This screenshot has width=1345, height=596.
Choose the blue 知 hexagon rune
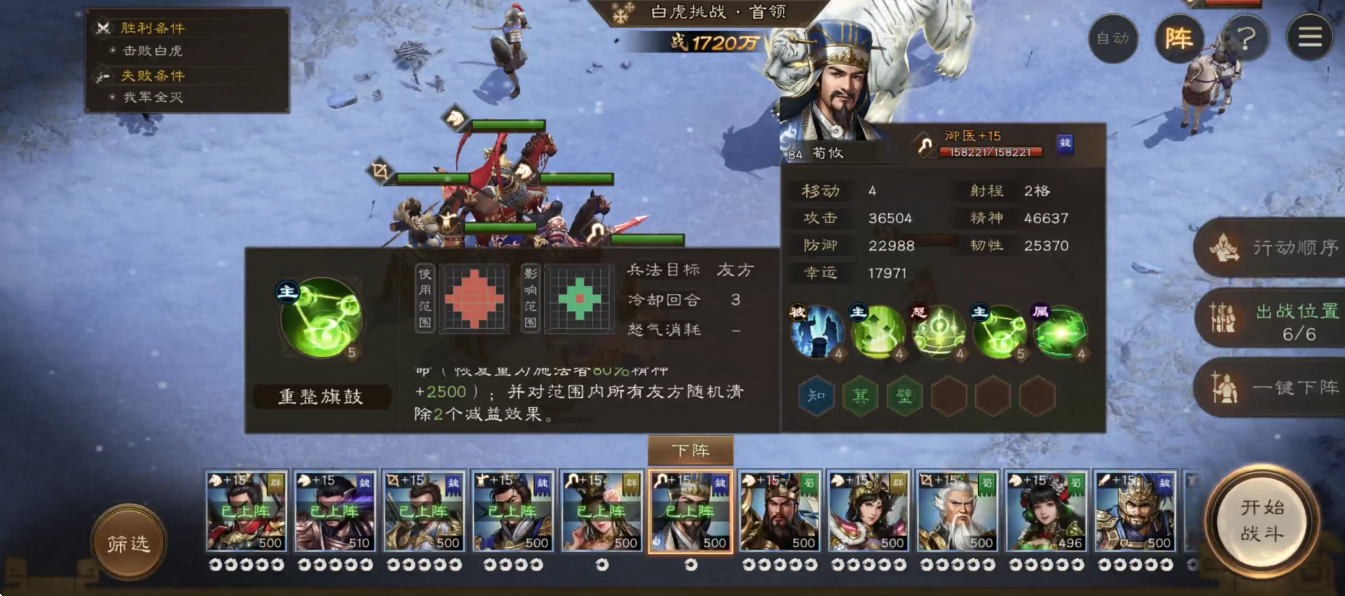pos(816,396)
